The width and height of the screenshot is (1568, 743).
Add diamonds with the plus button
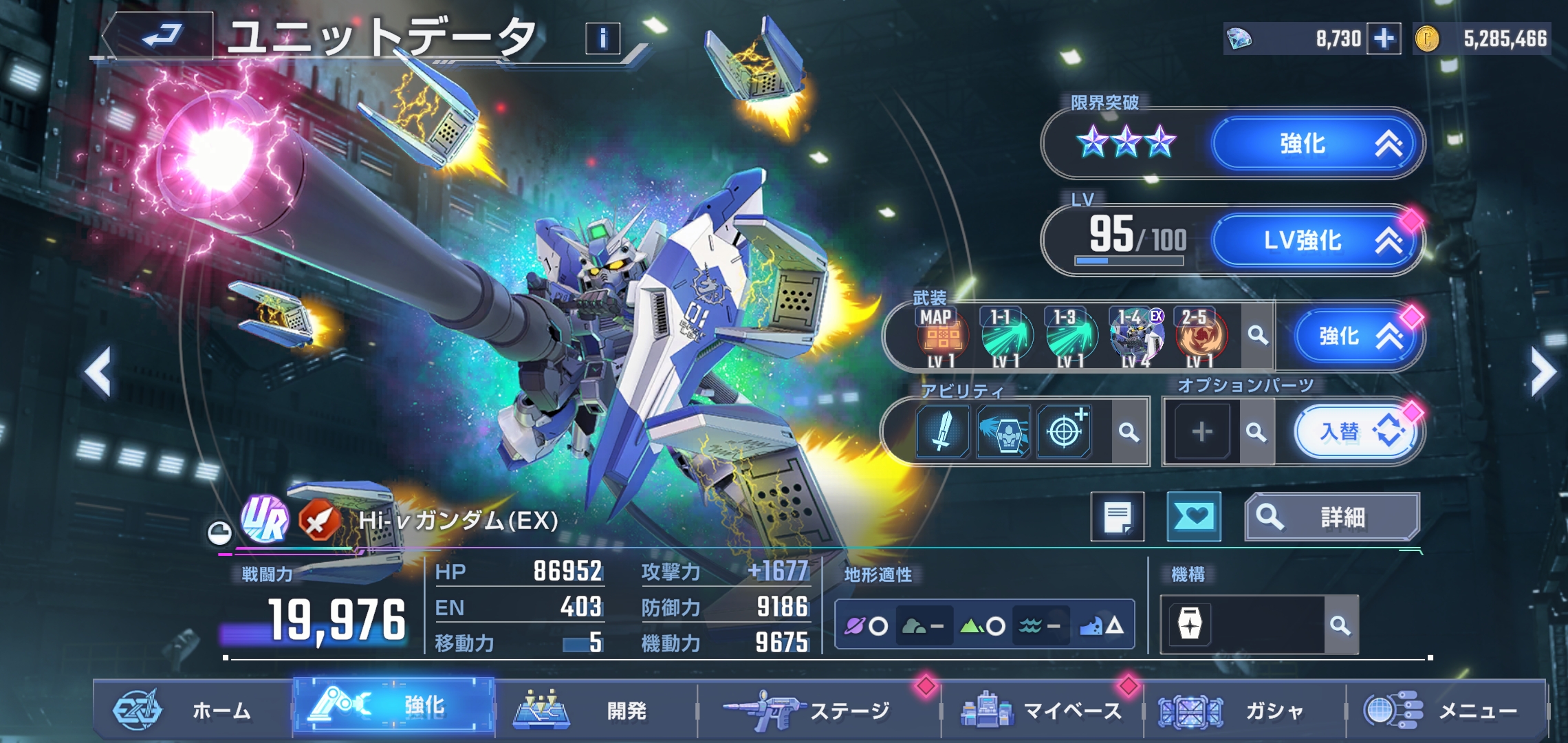1384,39
